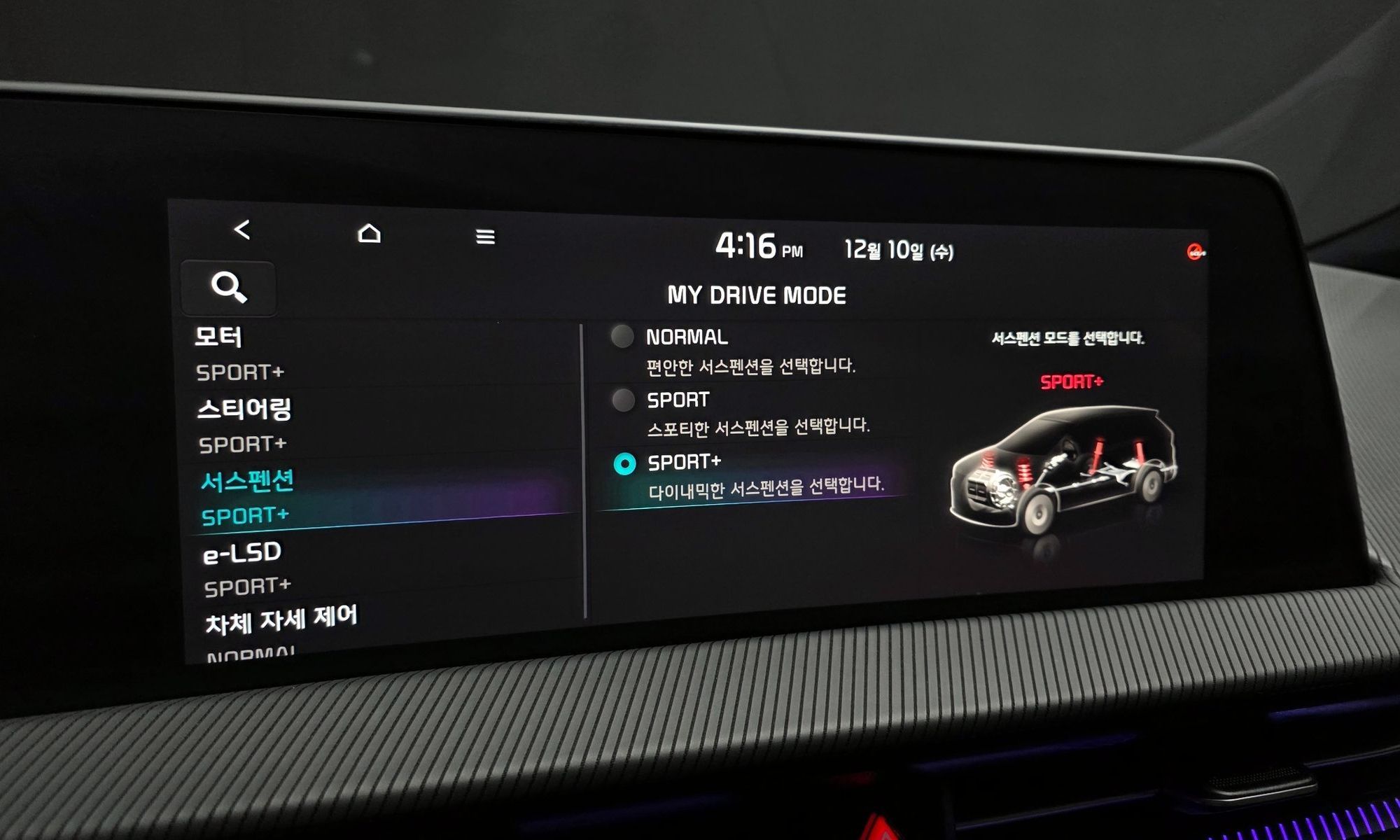Click the red status icon in top corner

pyautogui.click(x=1196, y=252)
